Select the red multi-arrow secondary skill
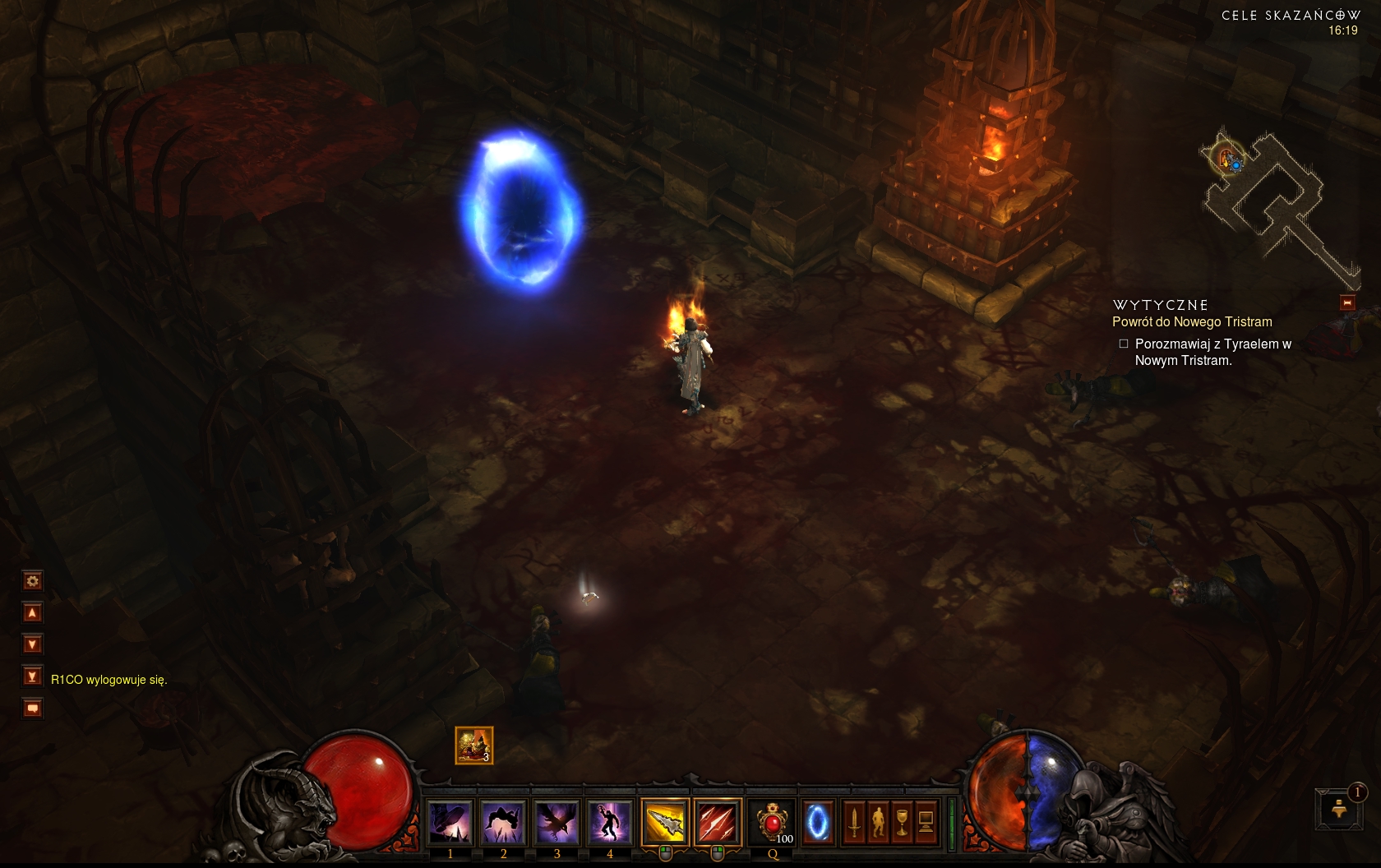Screen dimensions: 1381x868 [718, 822]
